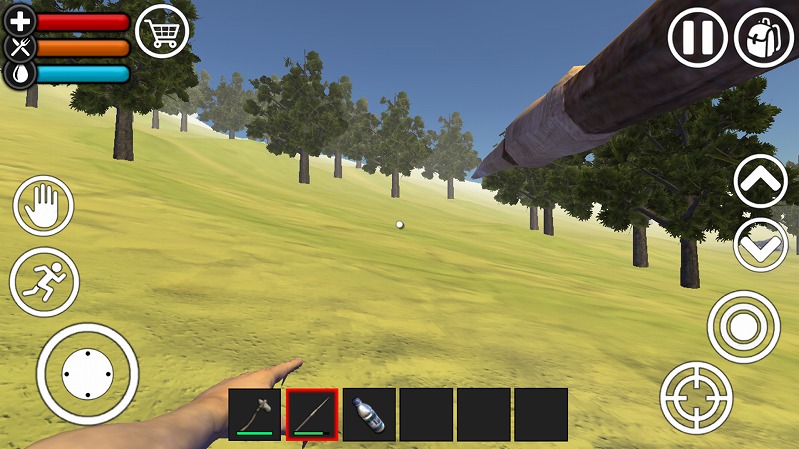The height and width of the screenshot is (449, 799).
Task: Open the shopping cart store
Action: point(162,32)
